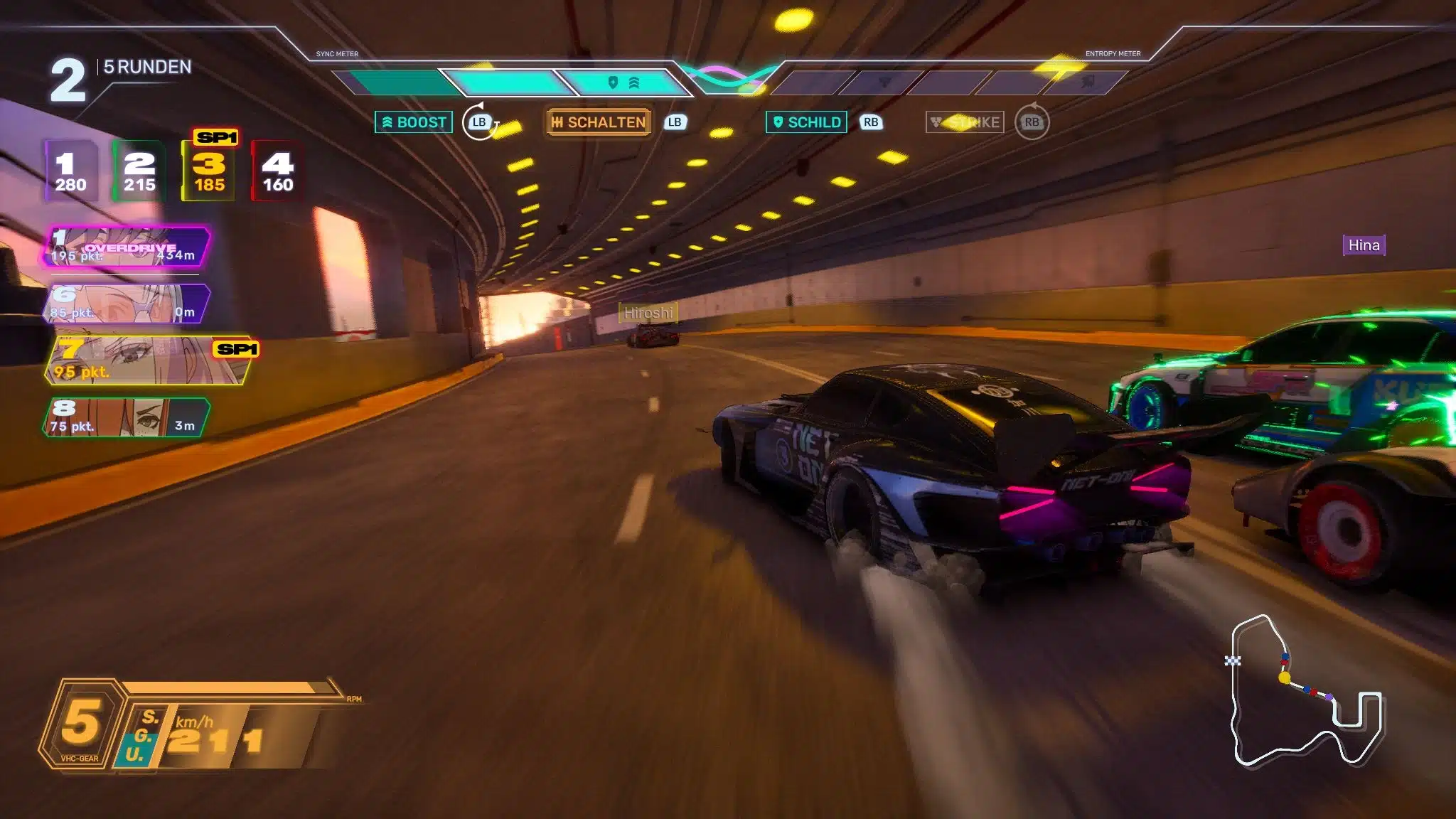Click the Hina player name tag

point(1364,245)
